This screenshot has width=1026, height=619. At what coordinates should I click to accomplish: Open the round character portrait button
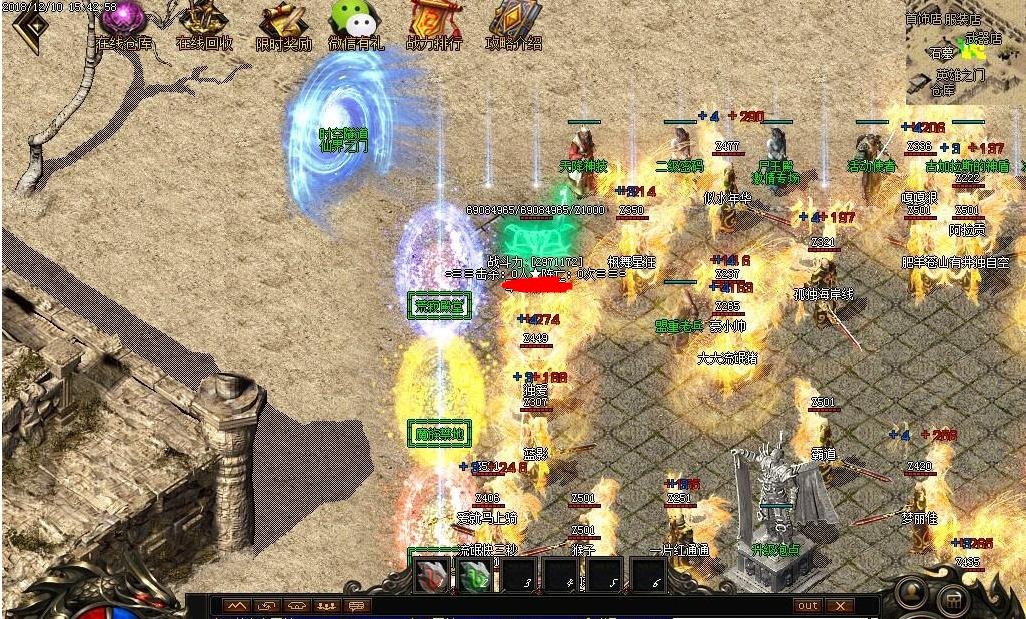[x=911, y=592]
